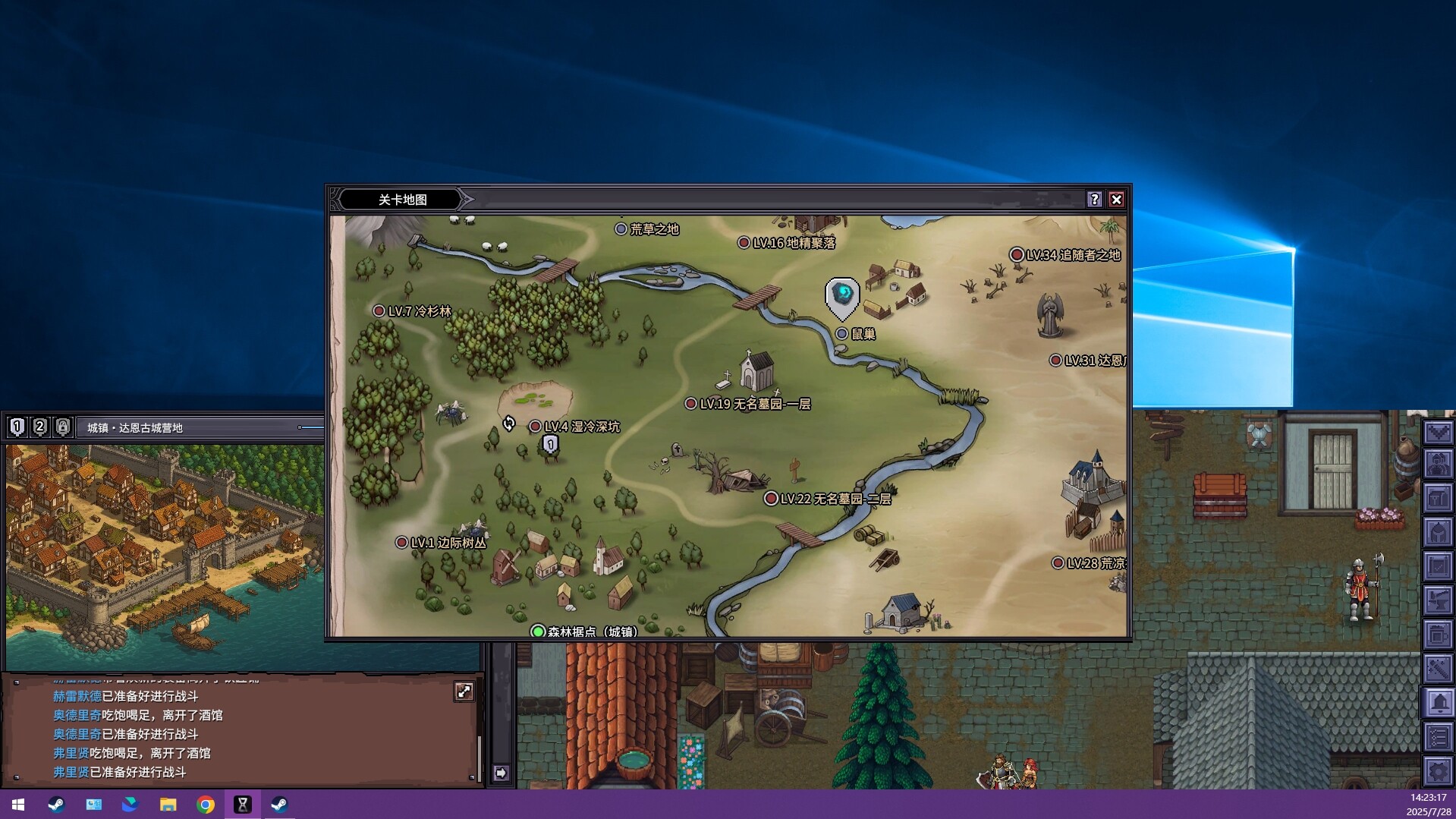Choose LV.1 边际树丛 on the map

(401, 543)
